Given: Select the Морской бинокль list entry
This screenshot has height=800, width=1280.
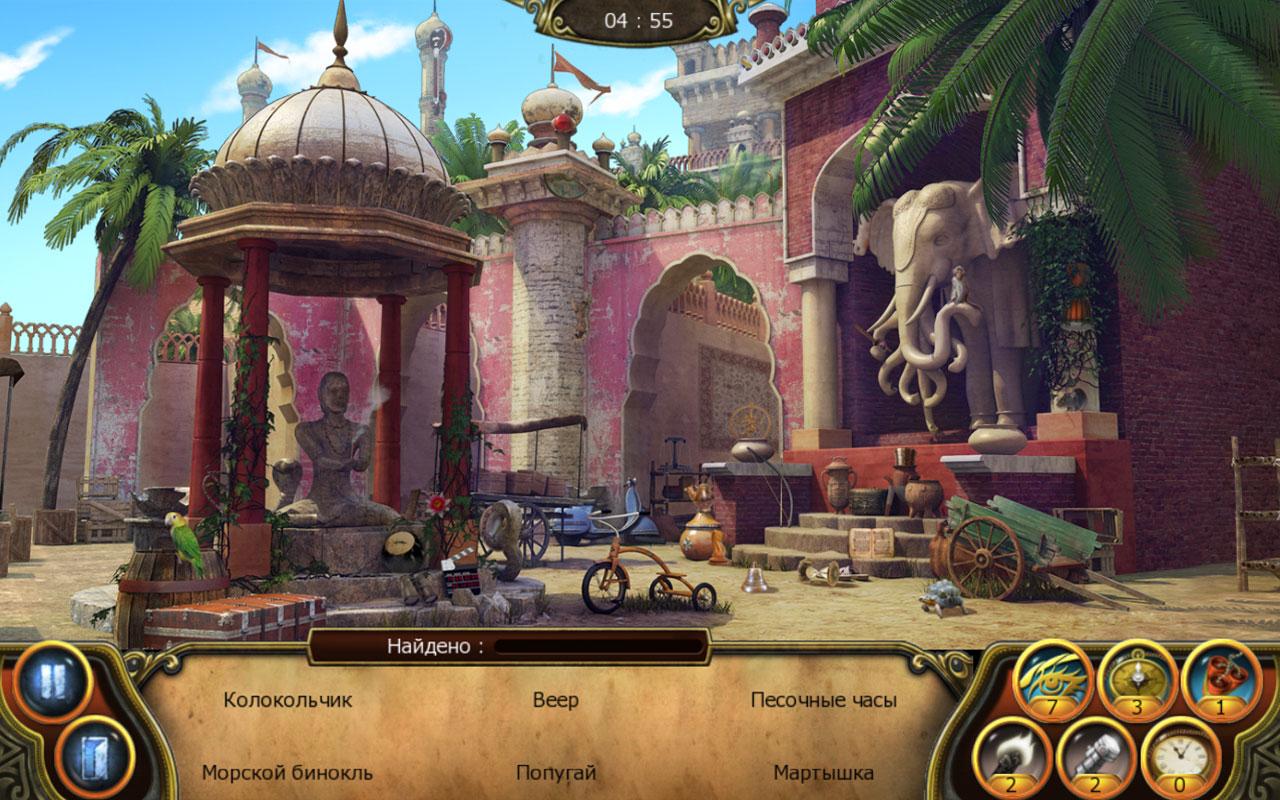Looking at the screenshot, I should [288, 773].
